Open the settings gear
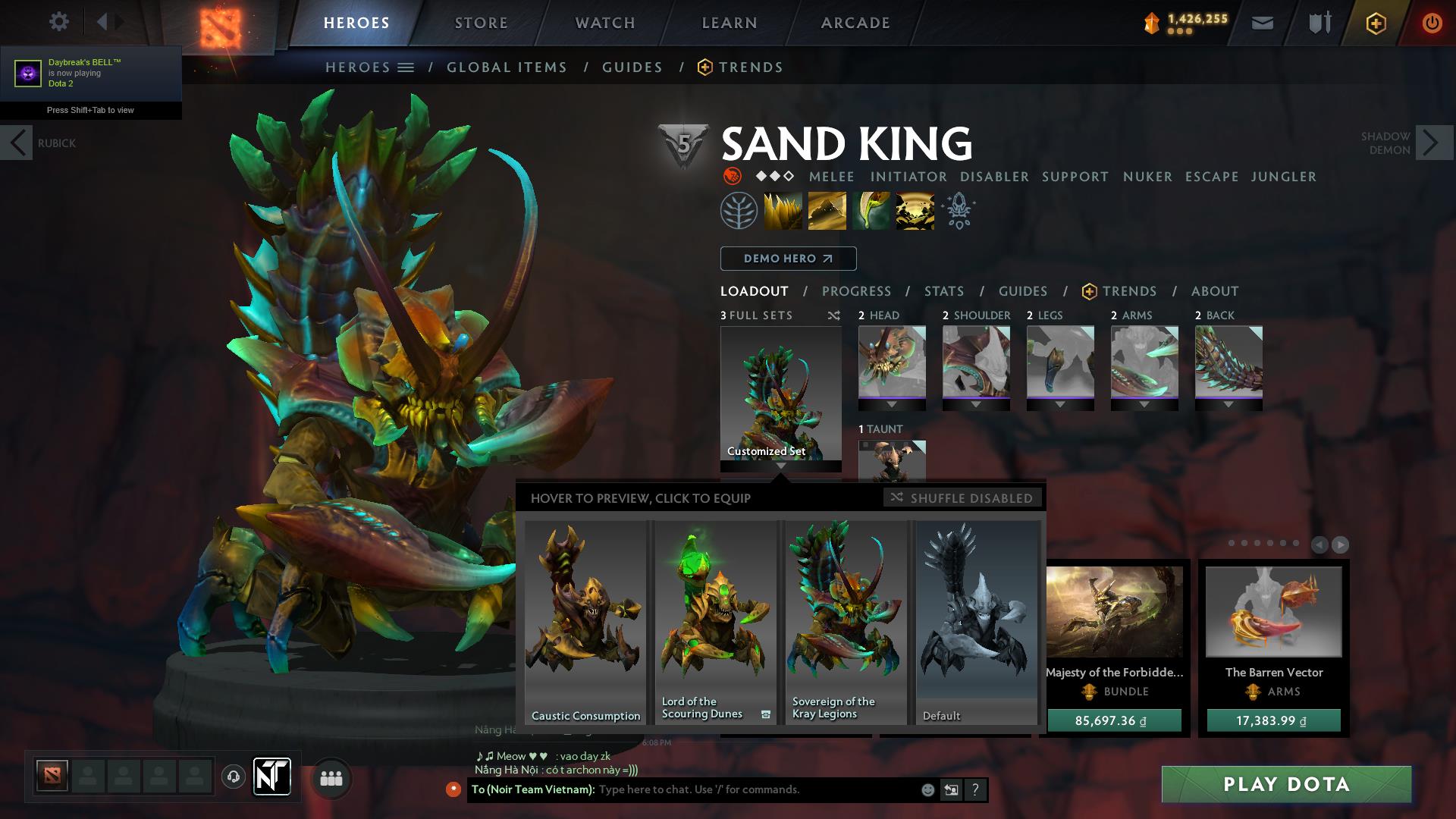The width and height of the screenshot is (1456, 819). click(58, 22)
